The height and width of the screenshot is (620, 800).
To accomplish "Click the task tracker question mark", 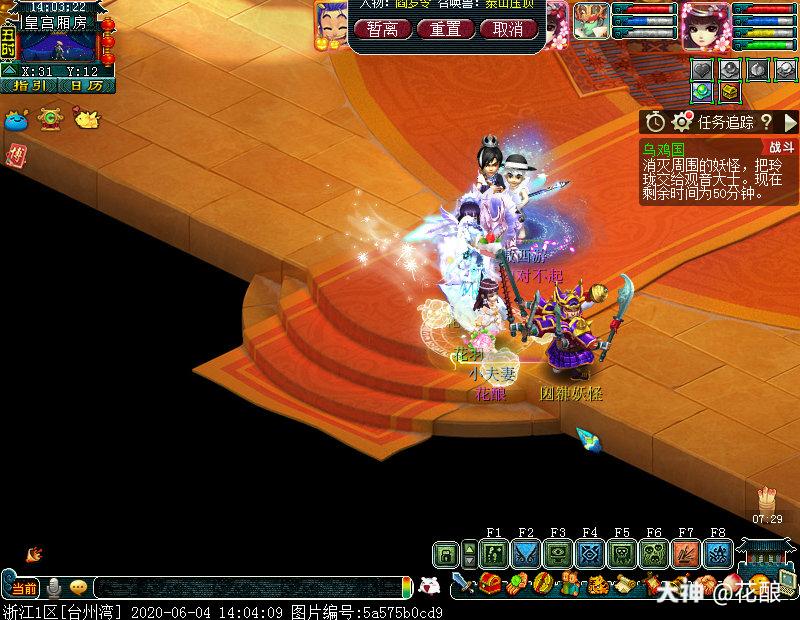I will click(x=766, y=122).
